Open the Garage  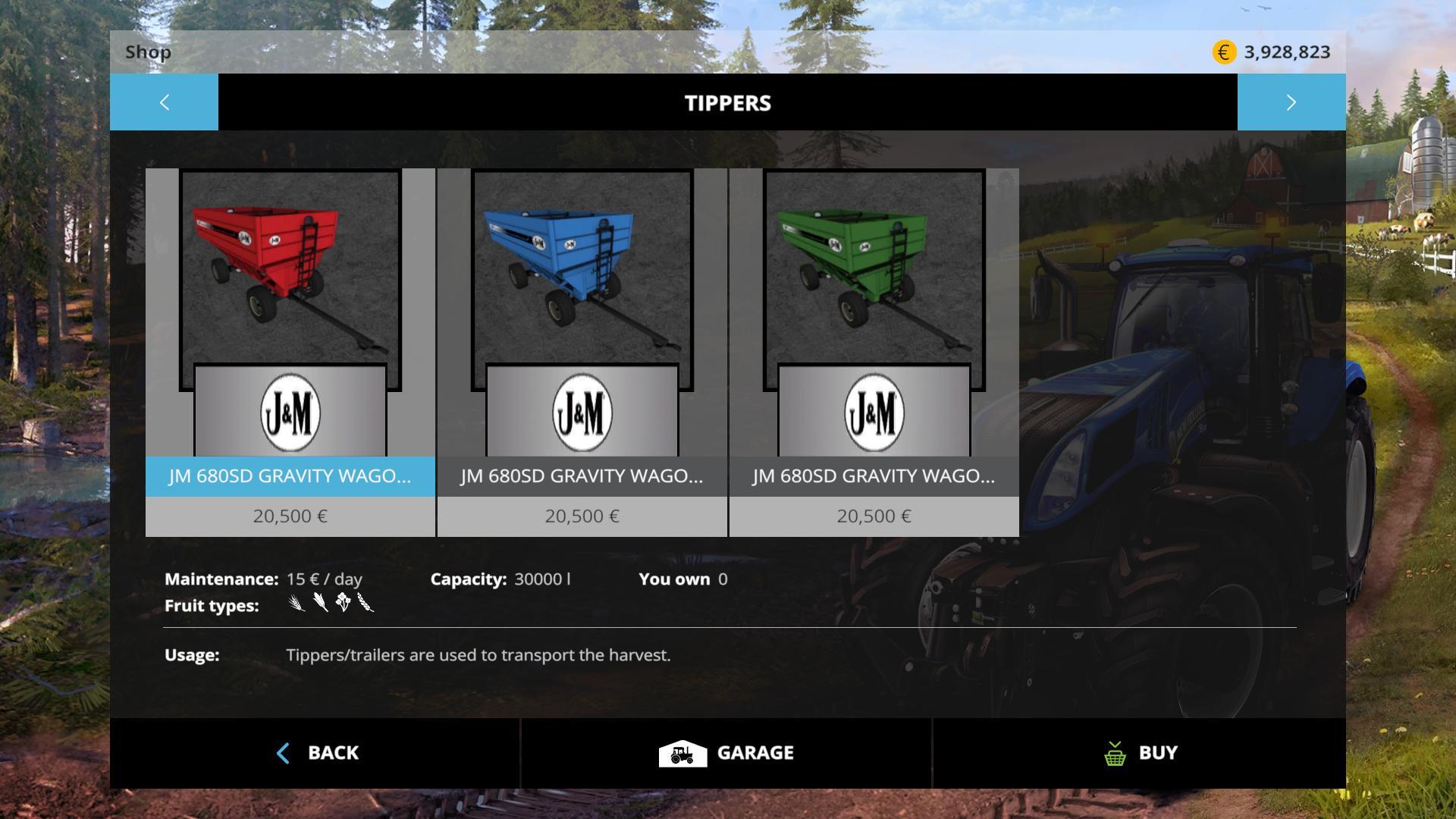[726, 753]
